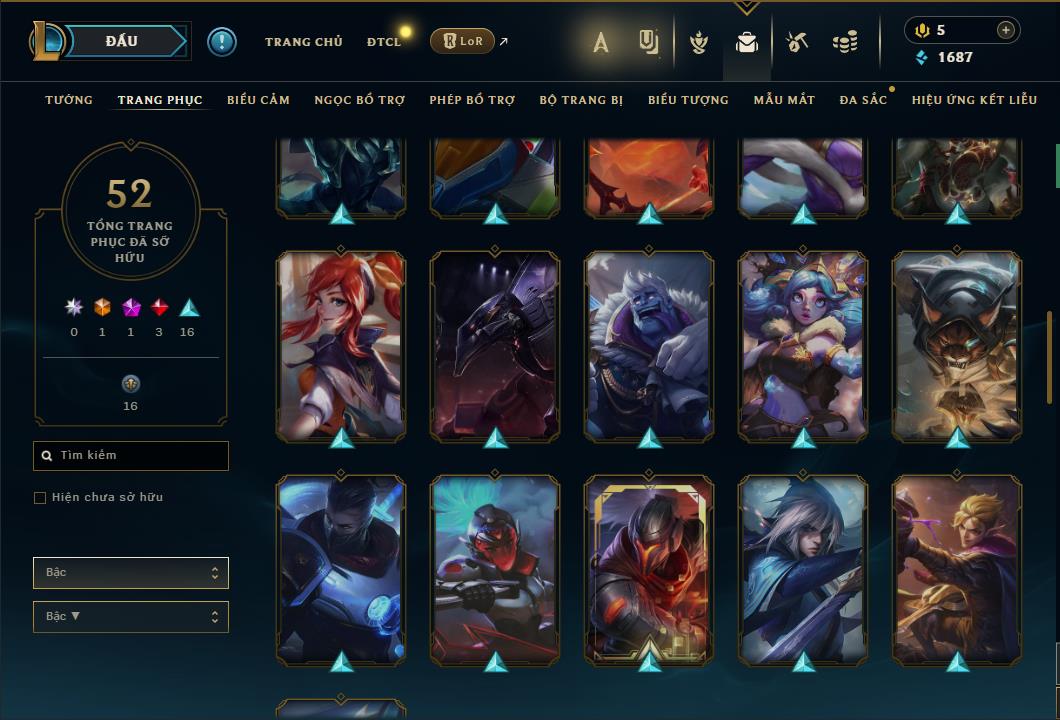Select the red-haired girl skin card
Viewport: 1060px width, 720px height.
pos(341,345)
